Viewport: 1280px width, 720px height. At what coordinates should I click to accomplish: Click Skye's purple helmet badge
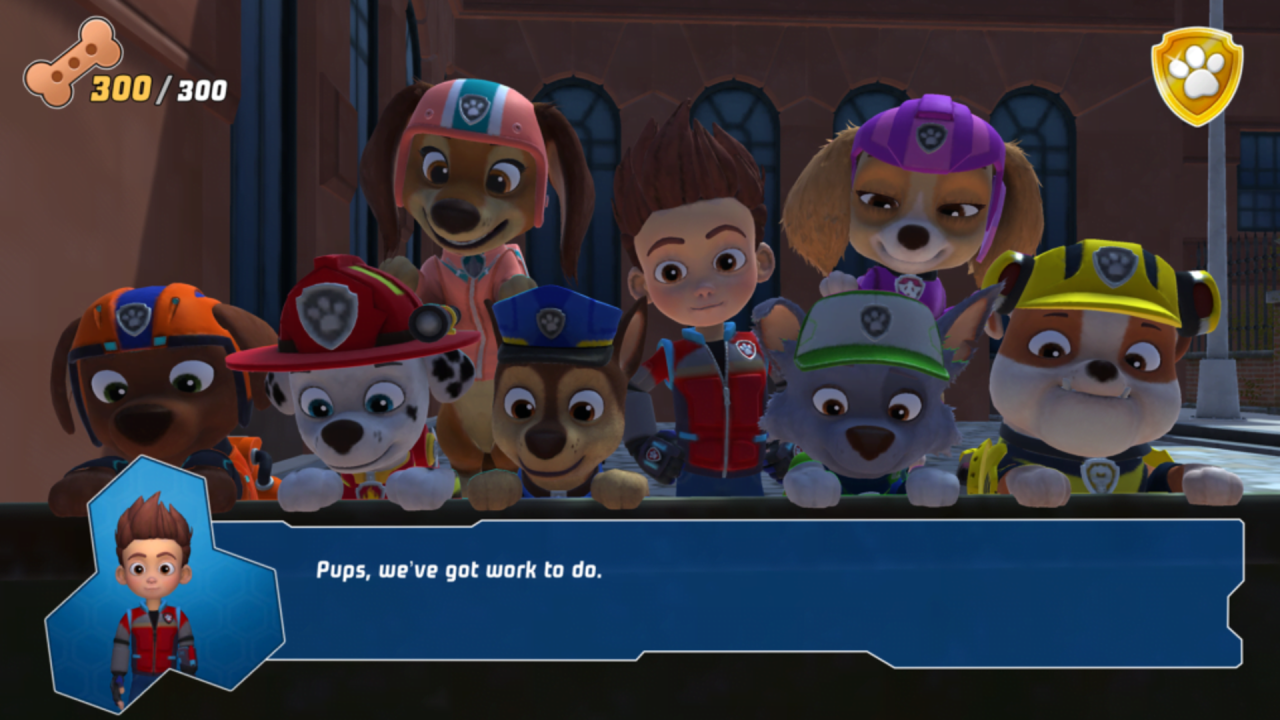point(930,136)
